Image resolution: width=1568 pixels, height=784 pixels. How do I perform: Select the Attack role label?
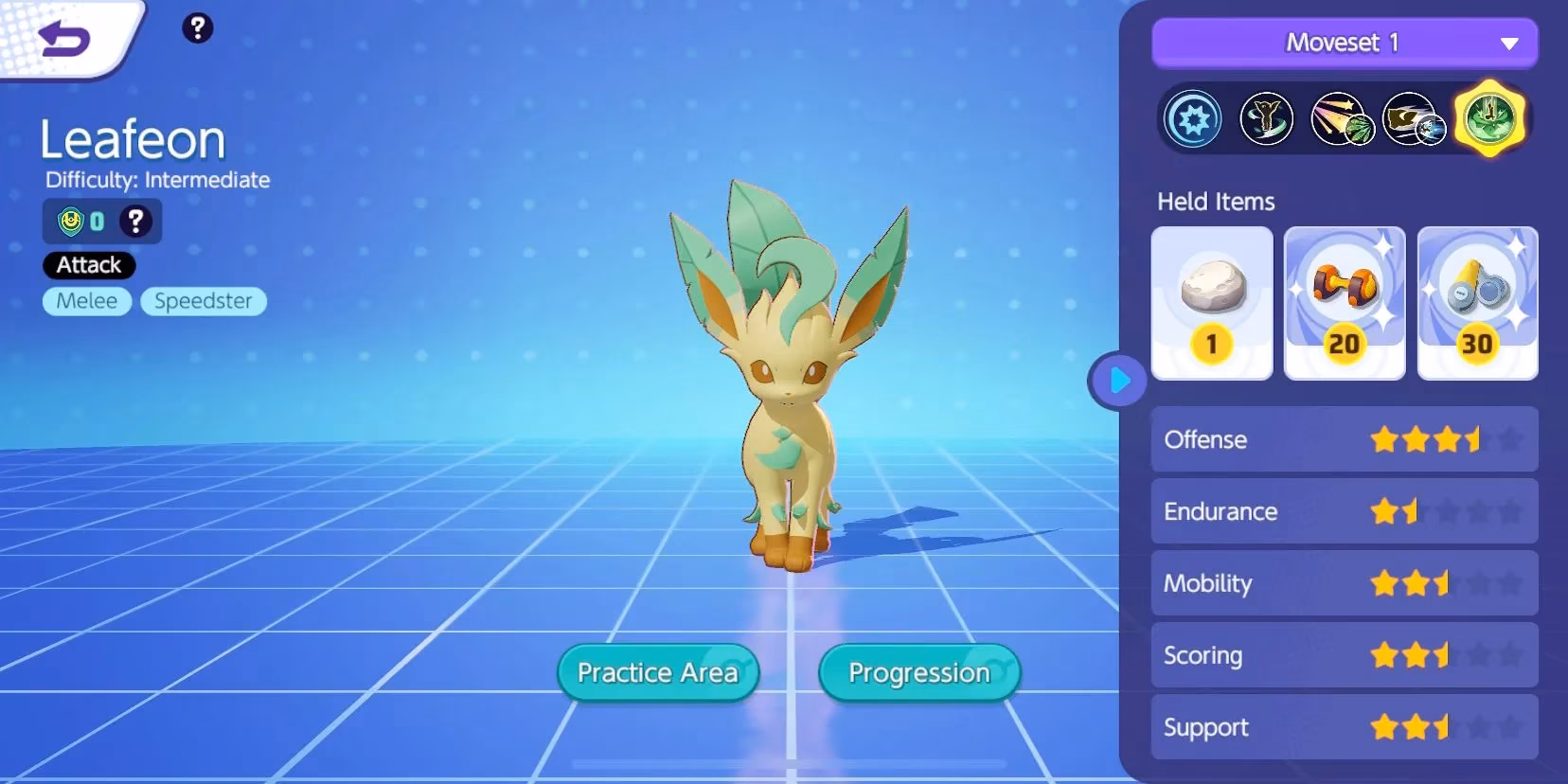pyautogui.click(x=88, y=265)
